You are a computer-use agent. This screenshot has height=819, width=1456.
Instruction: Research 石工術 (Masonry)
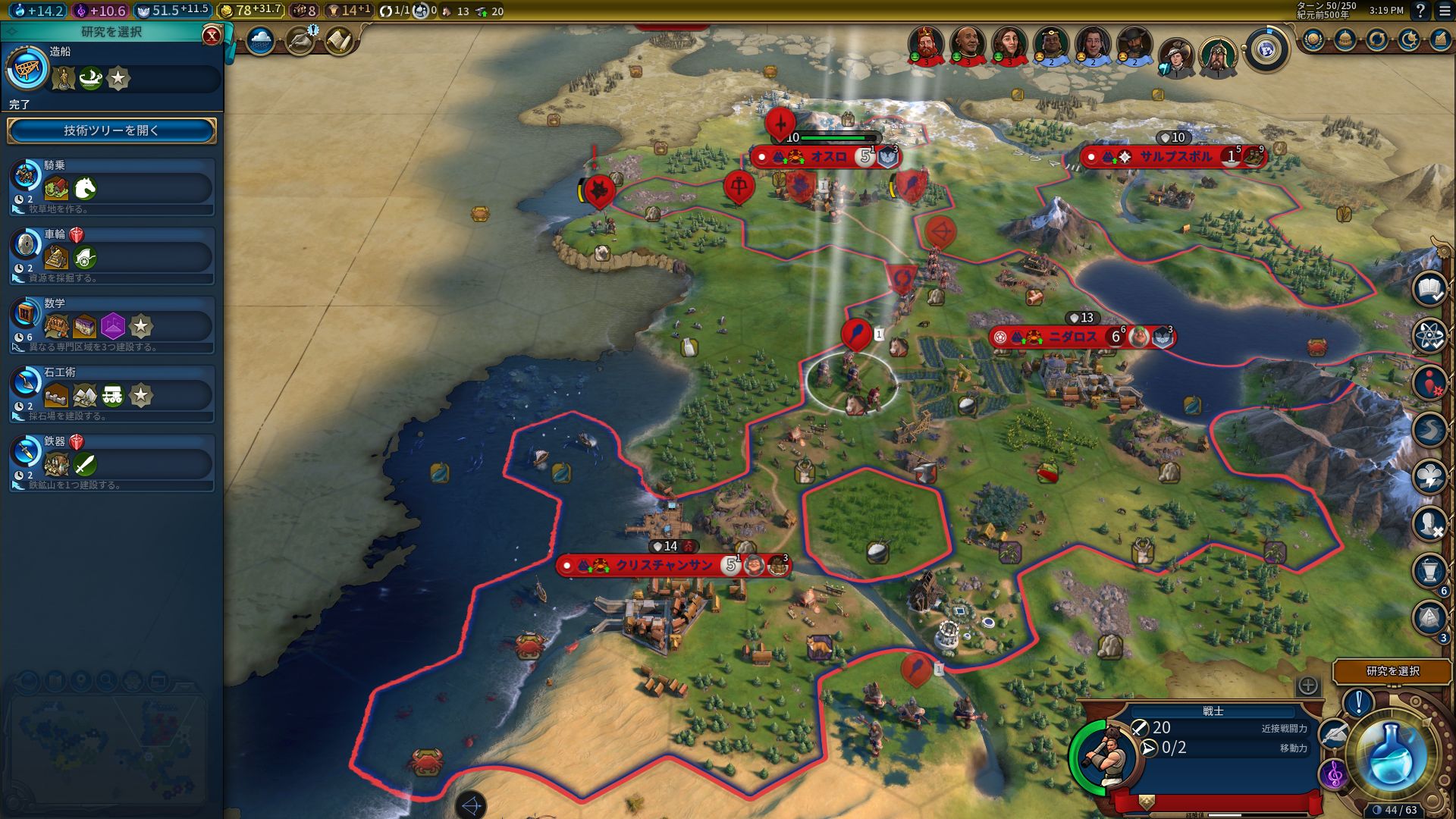coord(111,394)
